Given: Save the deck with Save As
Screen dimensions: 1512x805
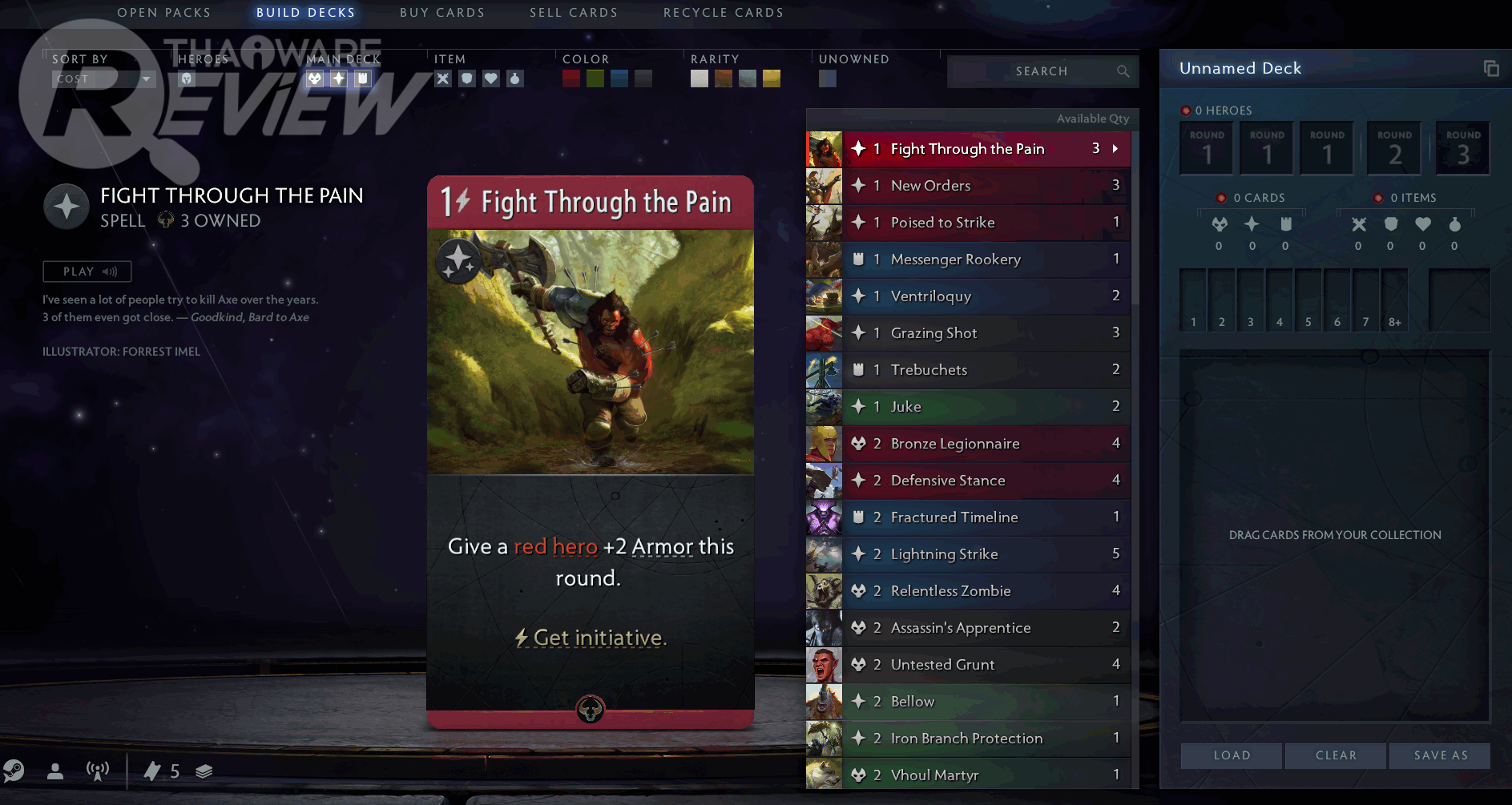Looking at the screenshot, I should pyautogui.click(x=1440, y=755).
